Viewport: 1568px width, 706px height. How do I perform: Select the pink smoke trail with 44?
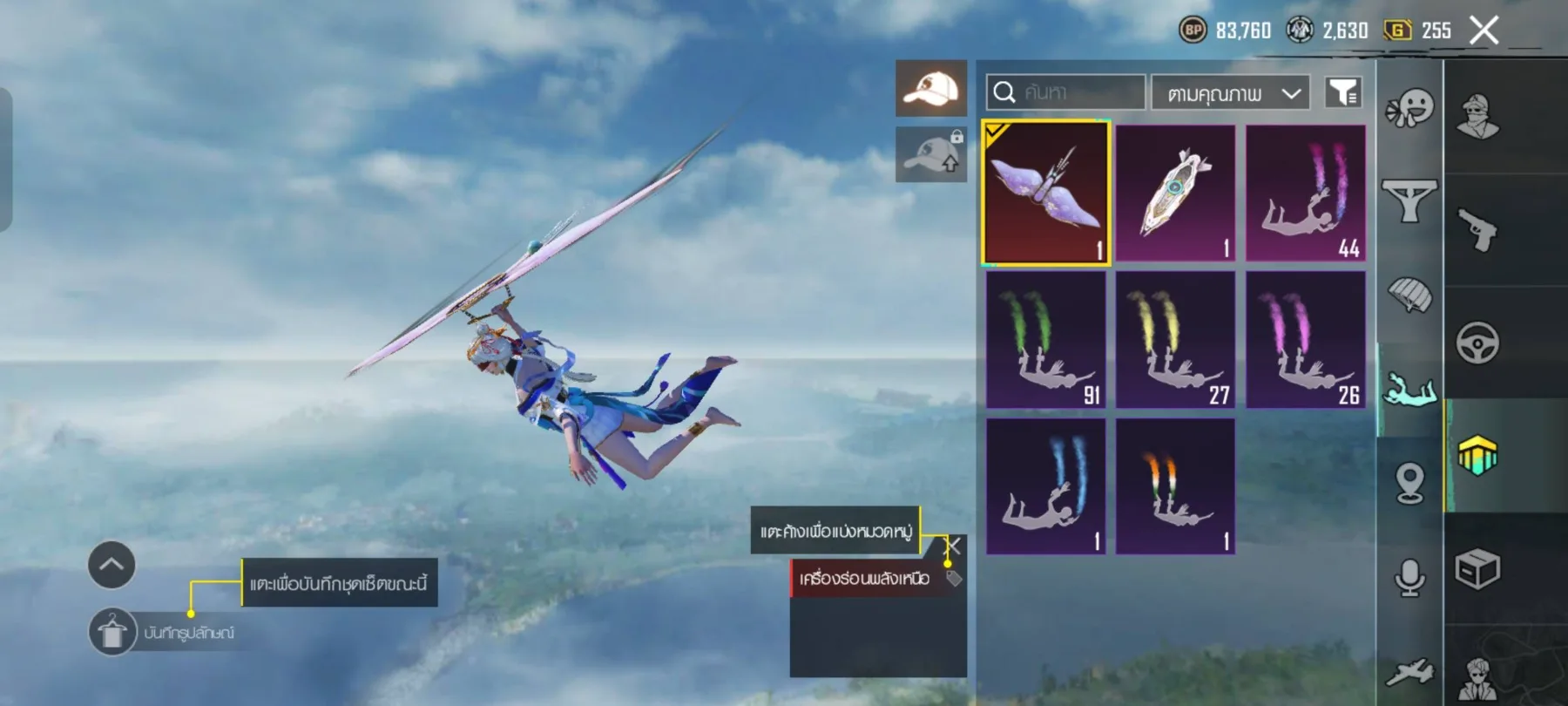click(1305, 193)
